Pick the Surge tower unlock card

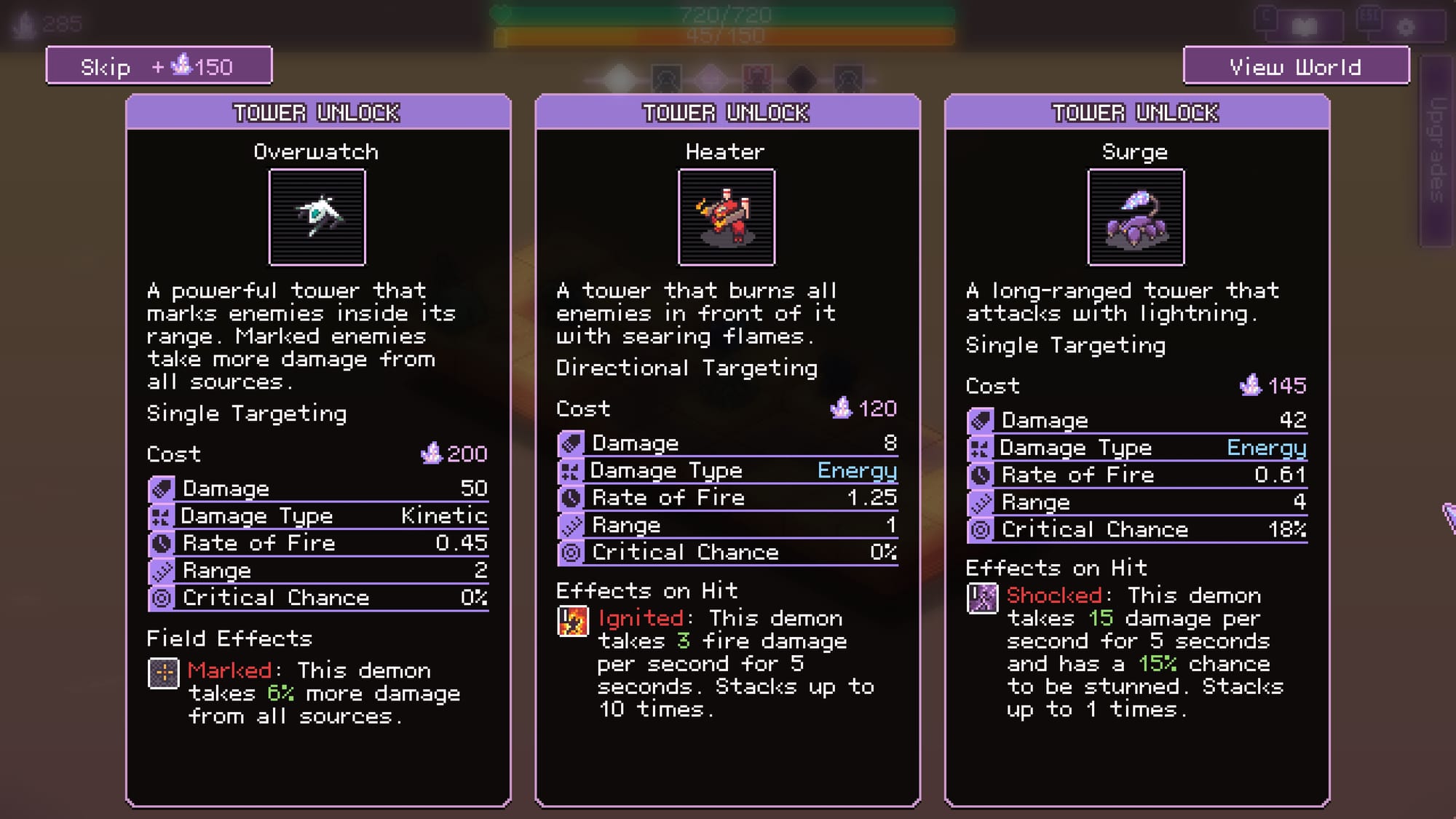[x=1136, y=450]
